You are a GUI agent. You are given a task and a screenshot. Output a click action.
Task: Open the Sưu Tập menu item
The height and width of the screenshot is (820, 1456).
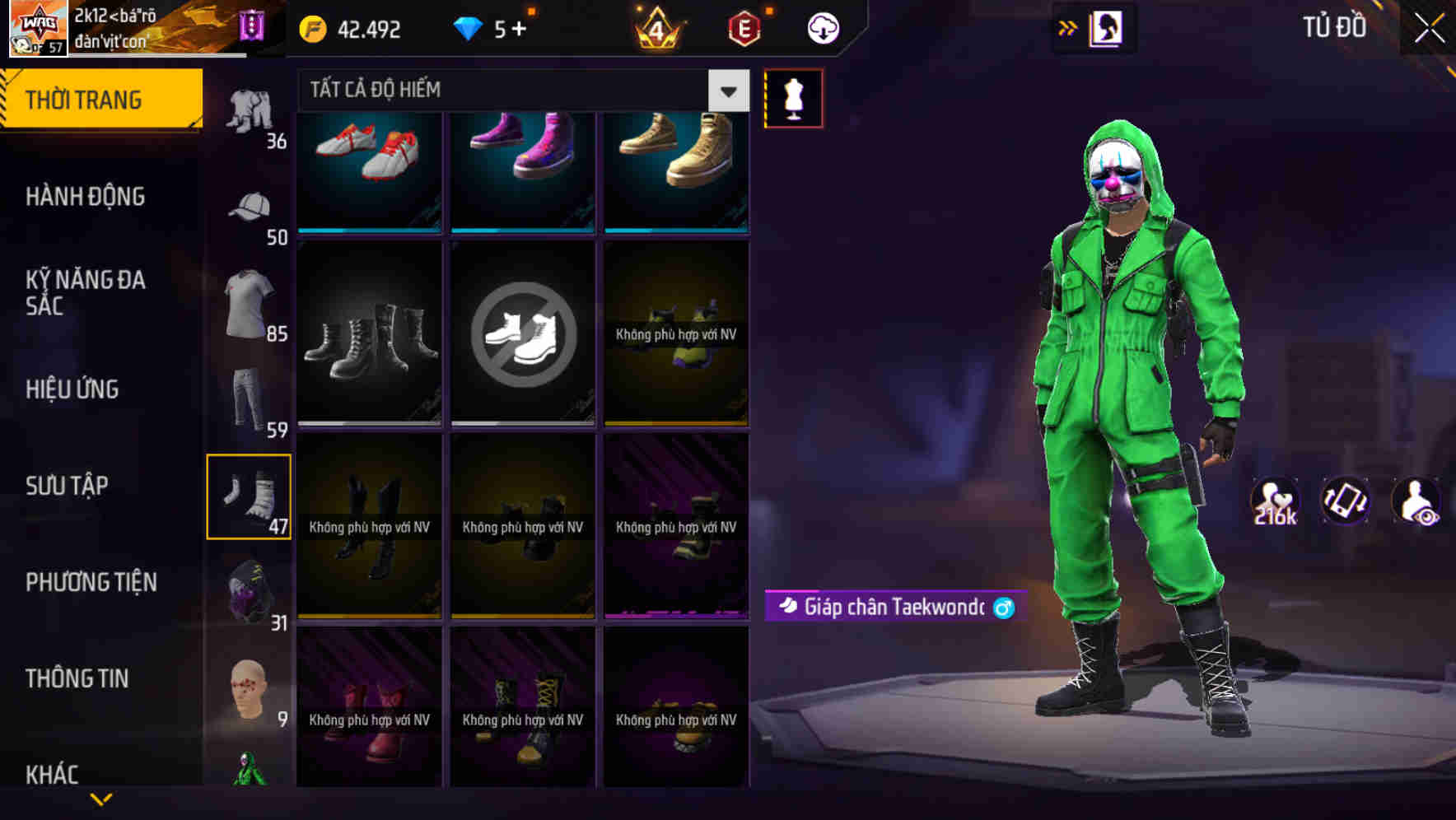coord(67,486)
